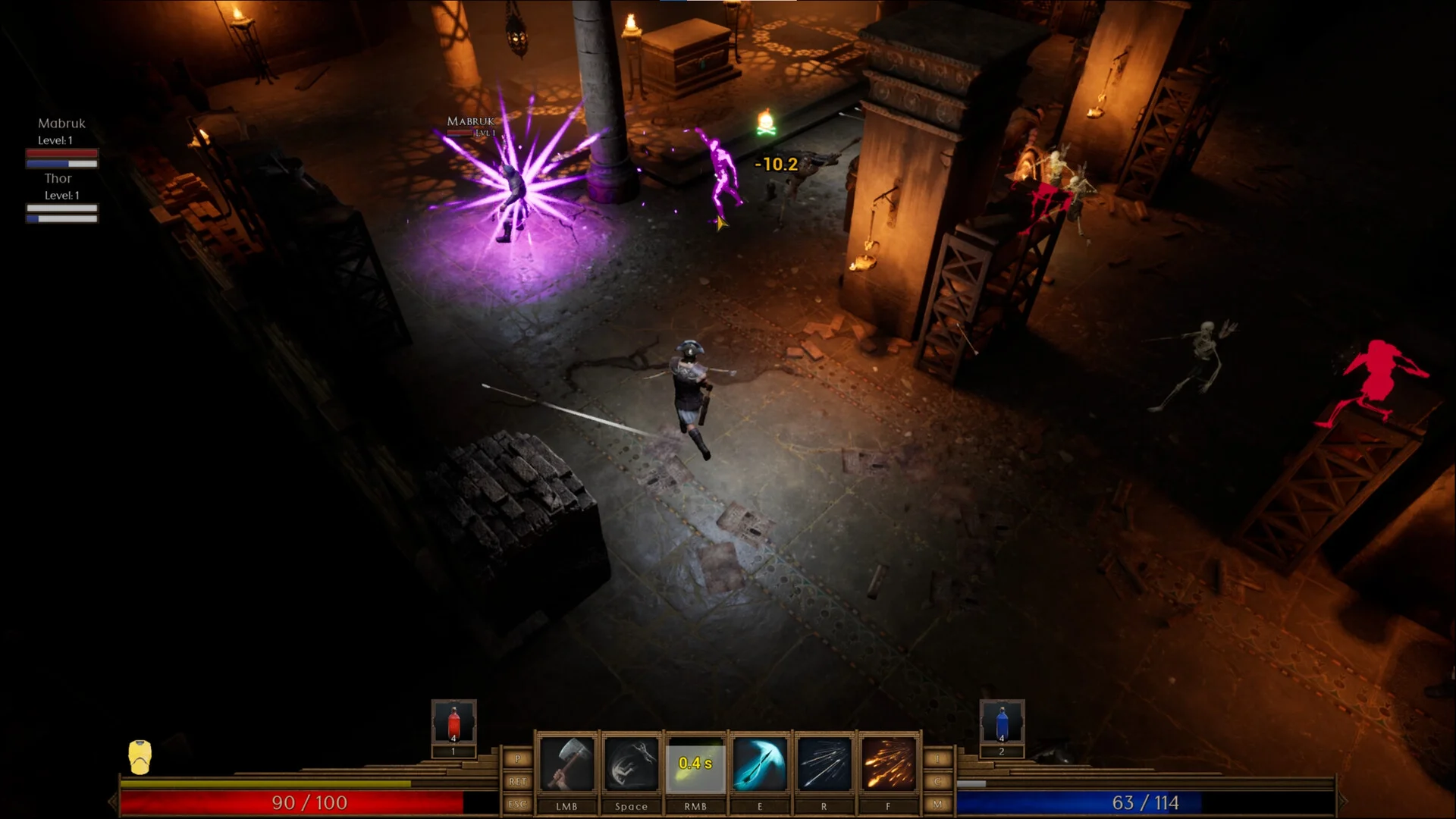
Task: Cast the glowing blue arrow skill
Action: tap(760, 764)
